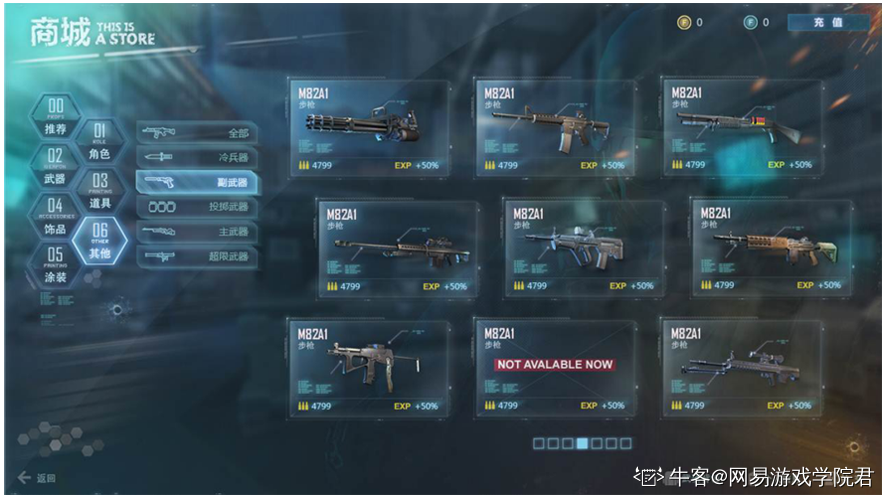This screenshot has width=885, height=497.
Task: Show the 03 道具 category
Action: click(x=100, y=191)
